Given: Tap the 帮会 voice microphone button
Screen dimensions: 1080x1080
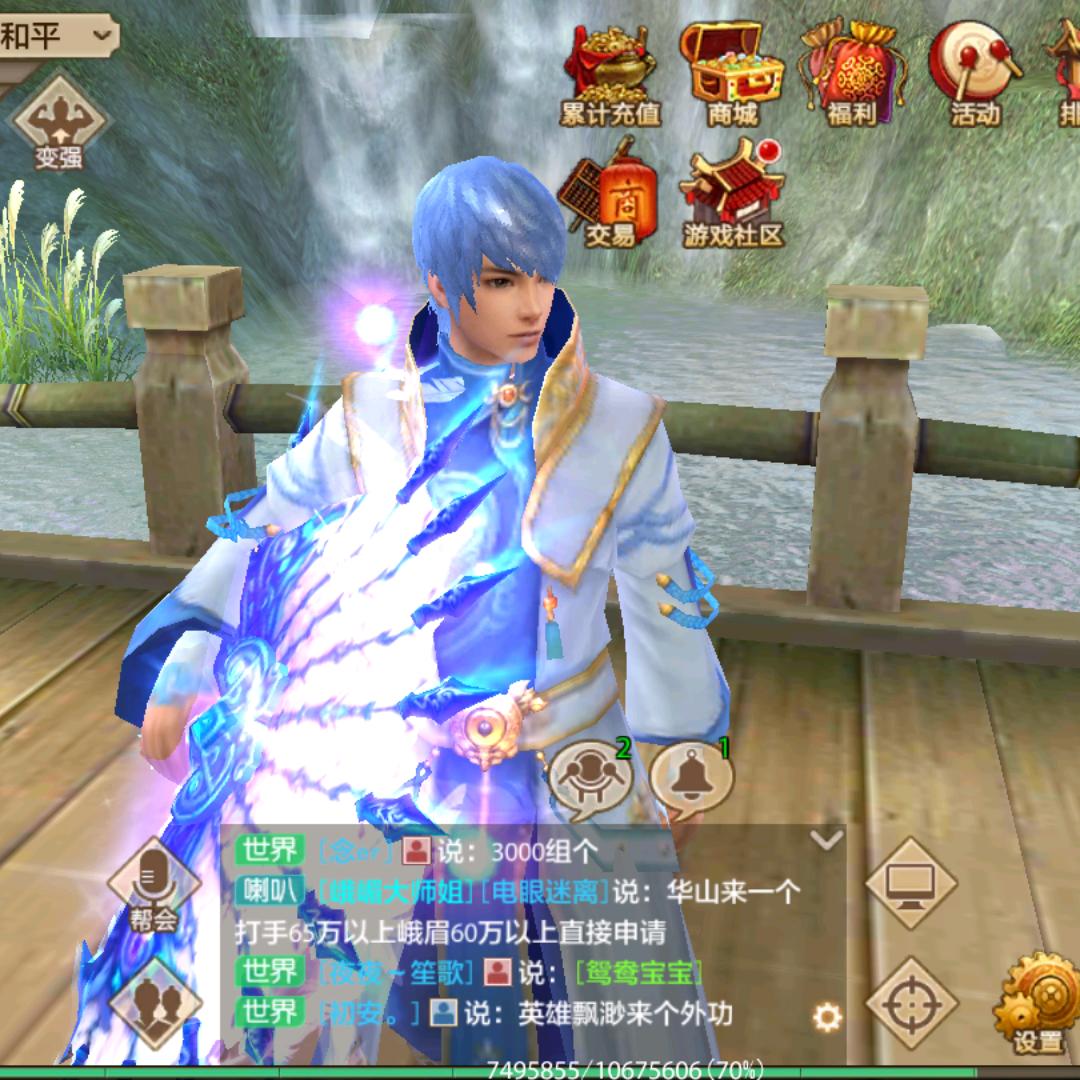Looking at the screenshot, I should 153,884.
